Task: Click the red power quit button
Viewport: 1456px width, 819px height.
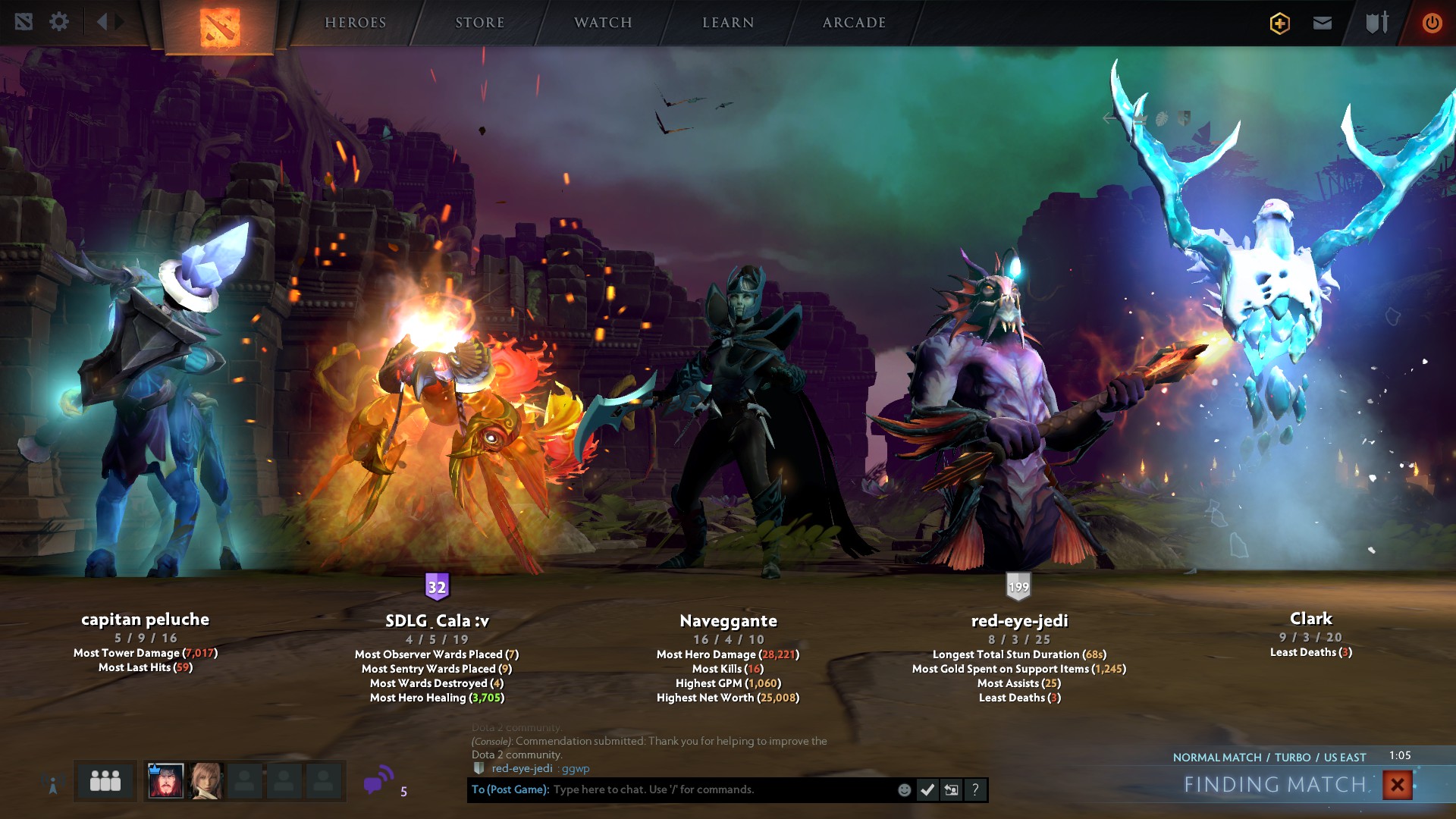Action: pos(1432,23)
